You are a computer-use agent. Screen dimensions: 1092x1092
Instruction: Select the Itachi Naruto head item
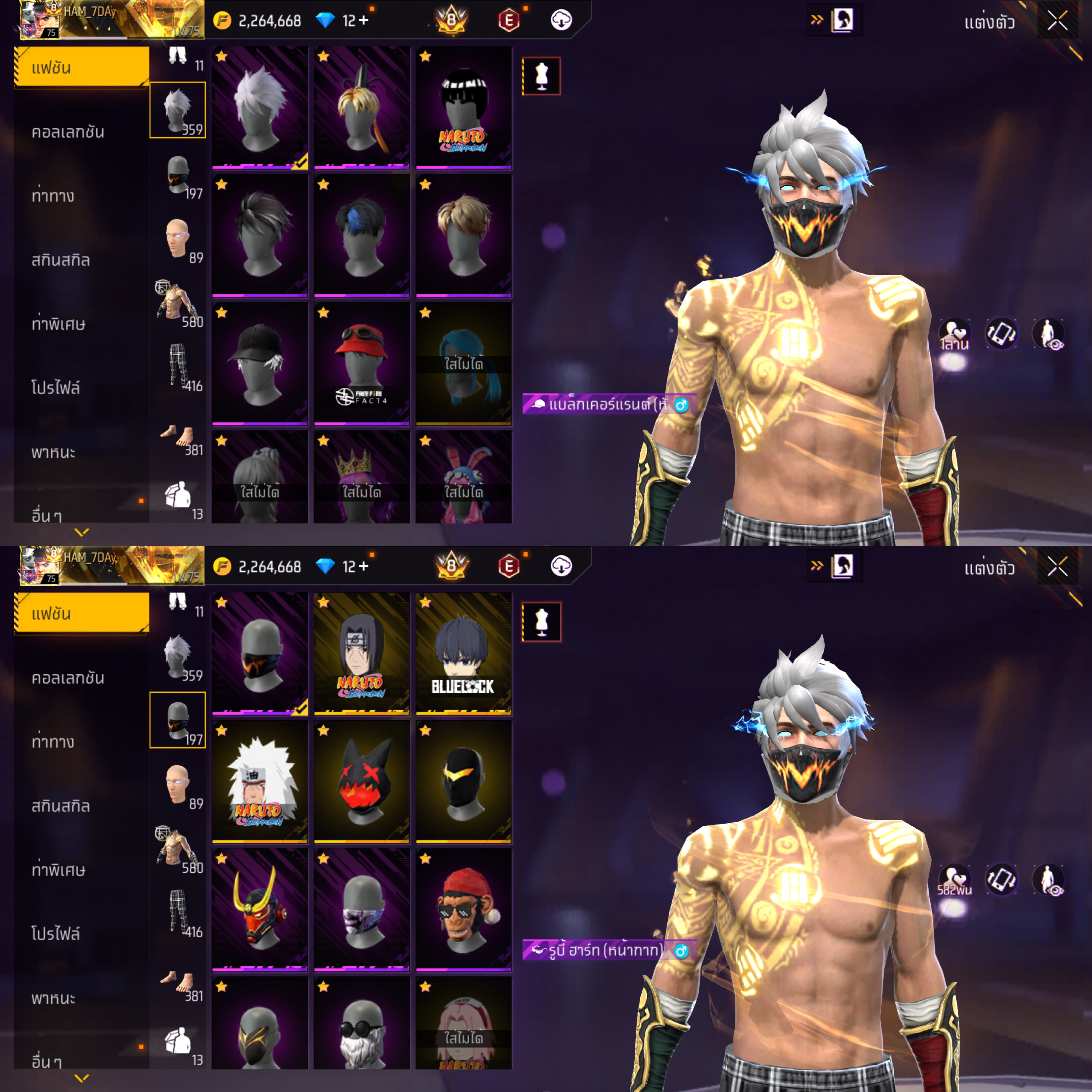click(361, 653)
